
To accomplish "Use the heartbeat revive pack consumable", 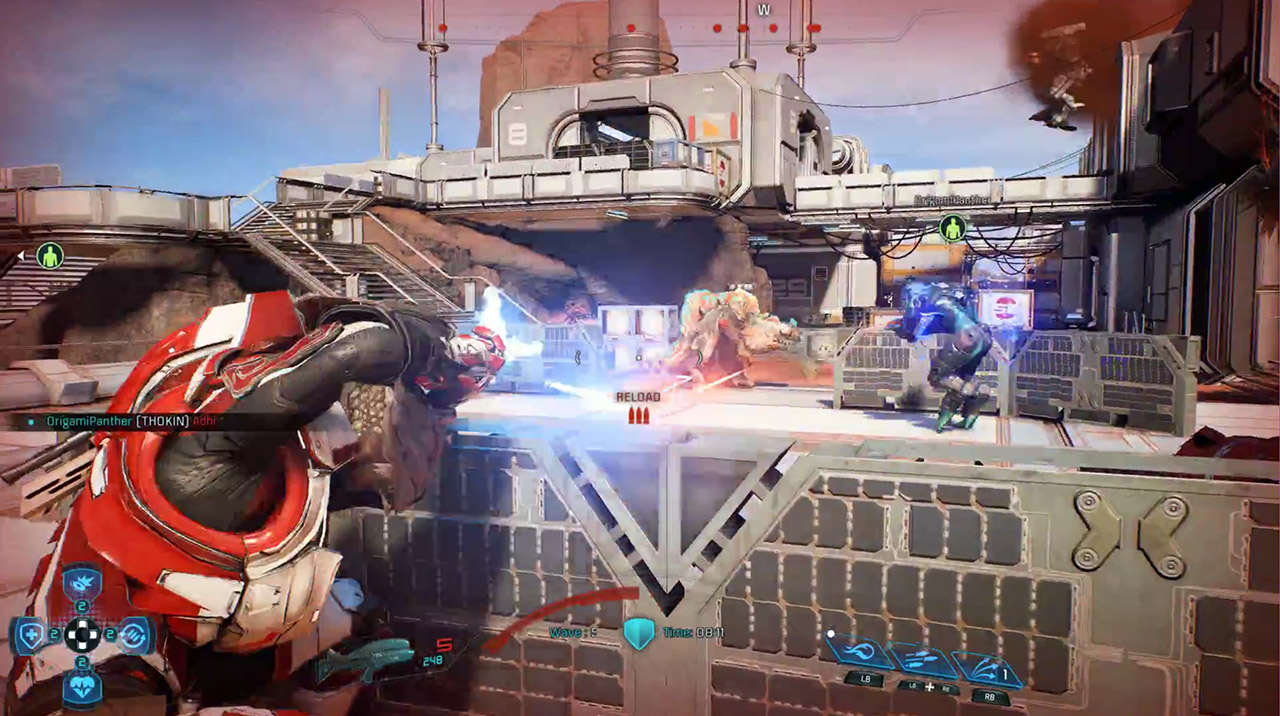I will (82, 688).
